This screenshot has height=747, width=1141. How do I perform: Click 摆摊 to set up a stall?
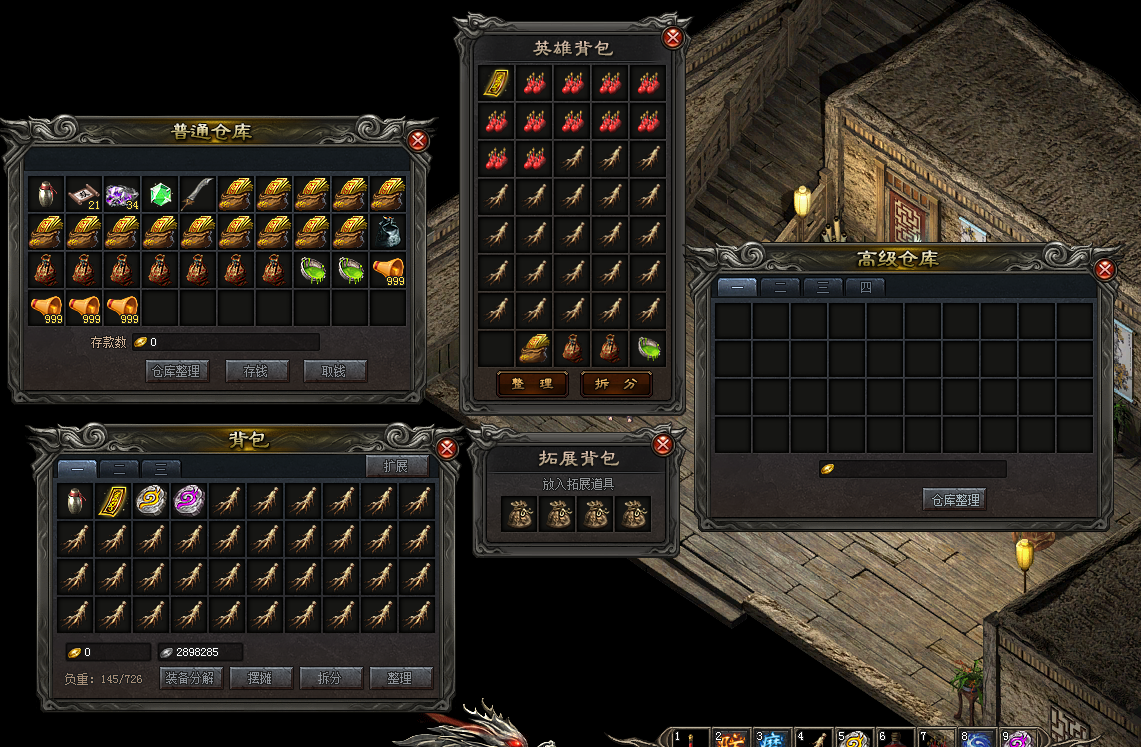tap(261, 678)
